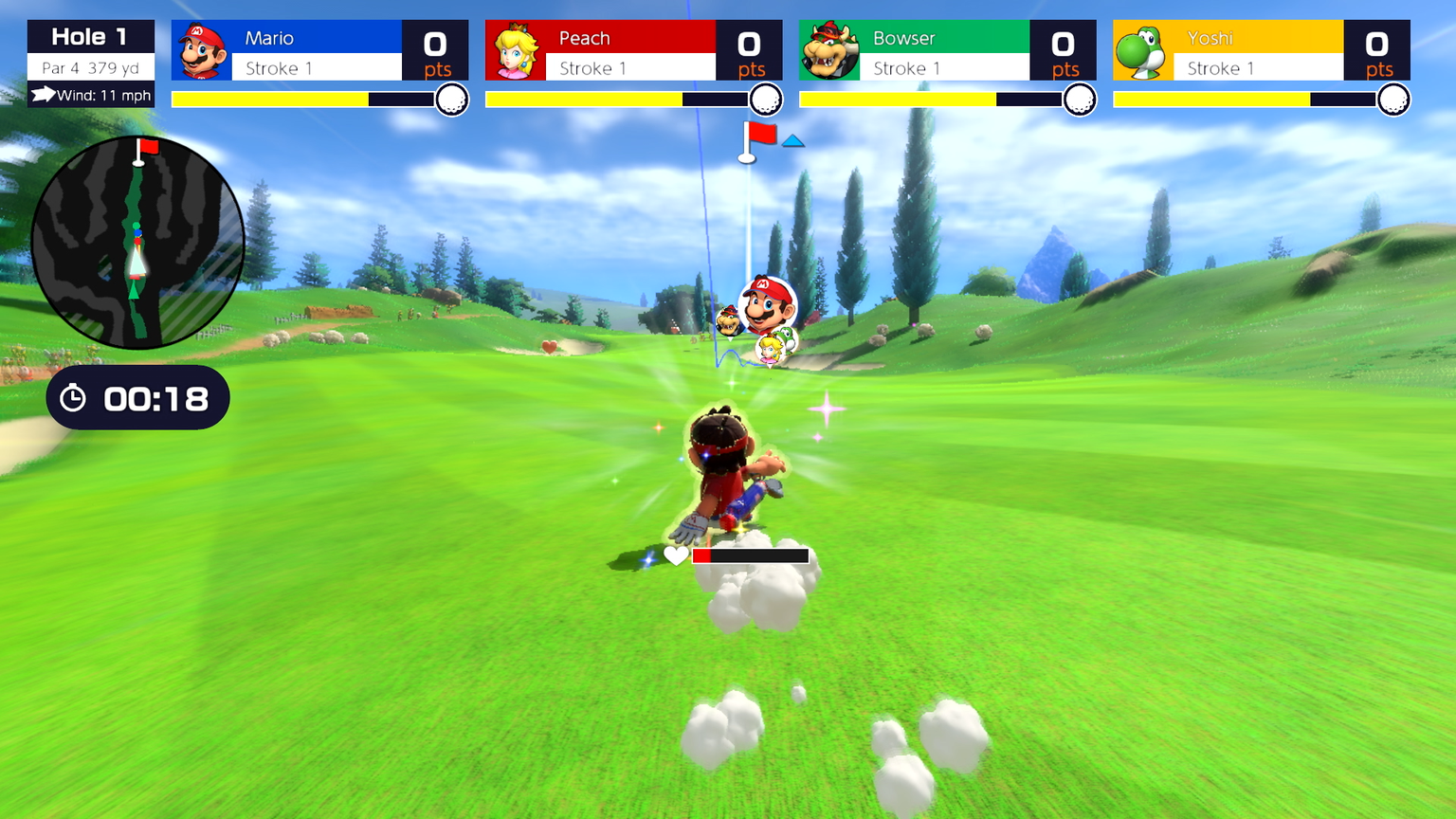Click the circular course minimap
The width and height of the screenshot is (1456, 819).
pyautogui.click(x=137, y=243)
